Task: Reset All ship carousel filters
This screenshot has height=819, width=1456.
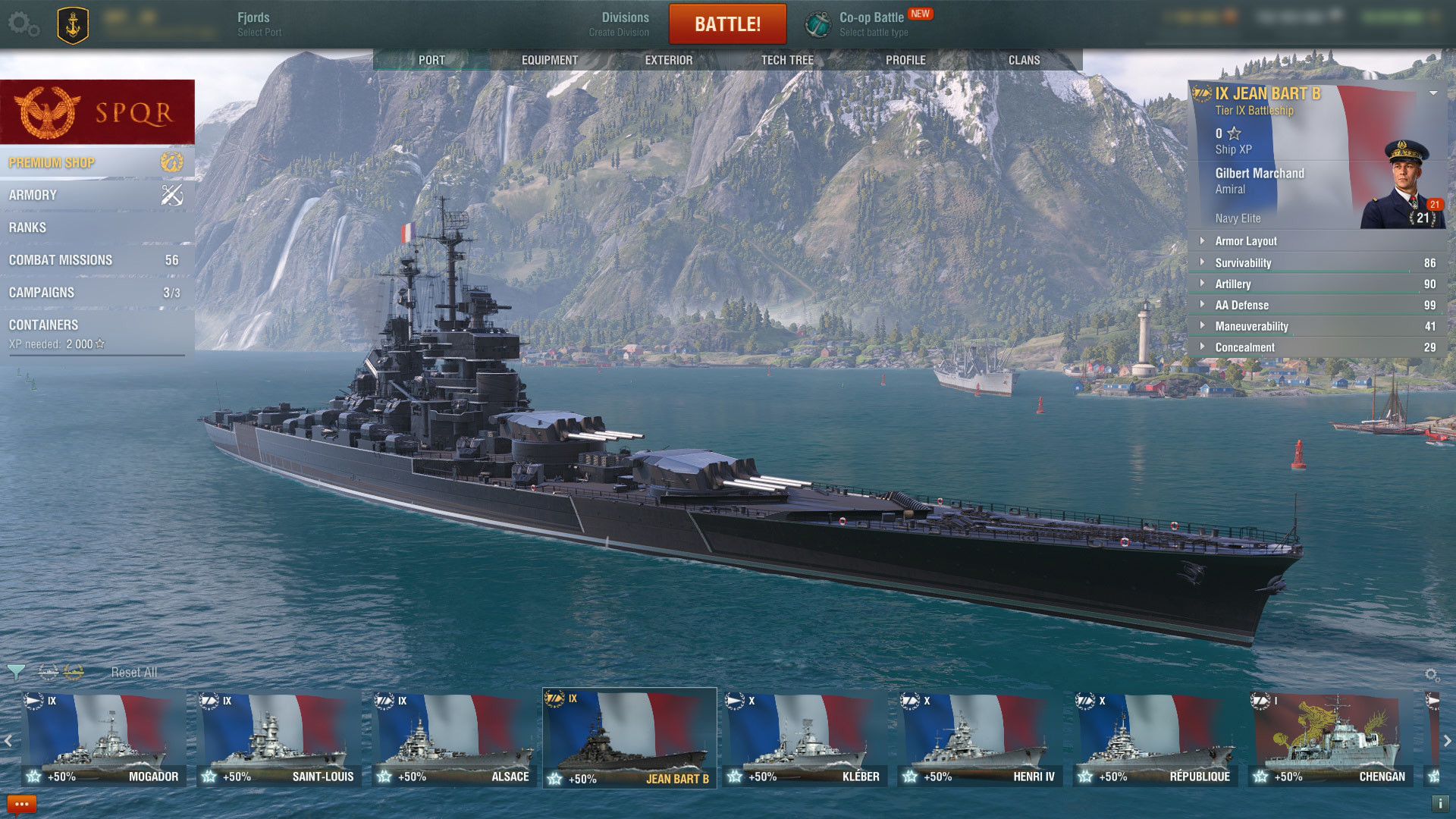Action: coord(134,673)
